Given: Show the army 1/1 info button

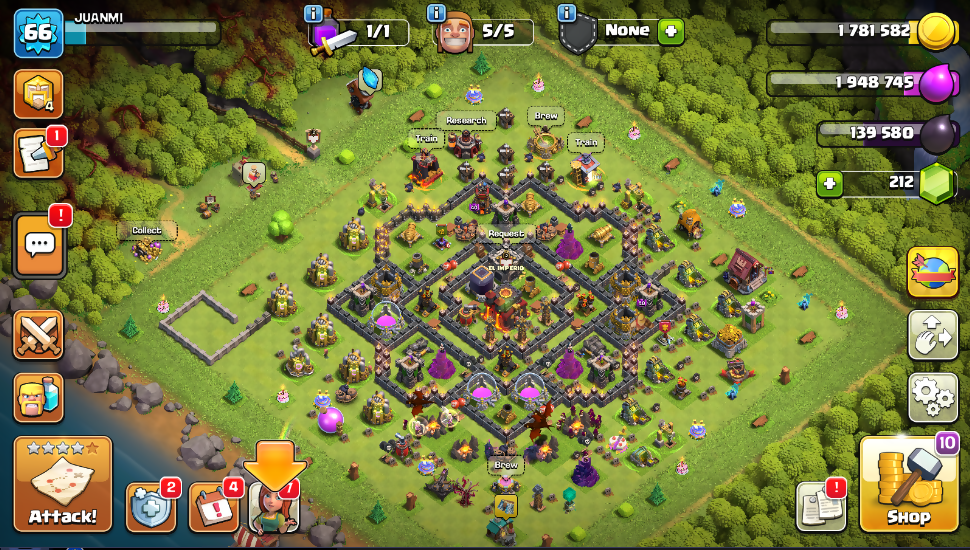Looking at the screenshot, I should [313, 14].
